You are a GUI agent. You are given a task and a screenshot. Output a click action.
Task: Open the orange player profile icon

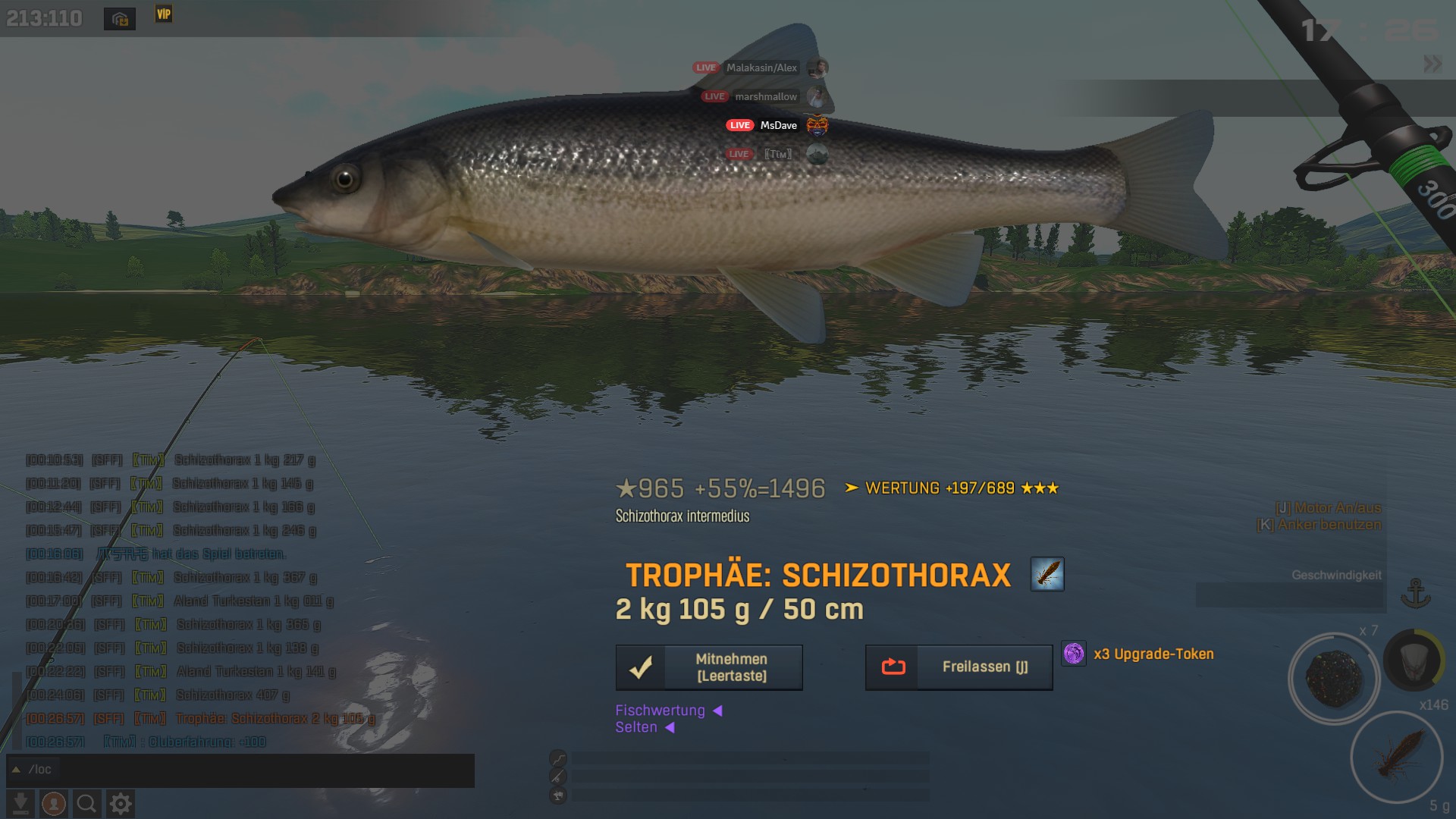point(54,803)
